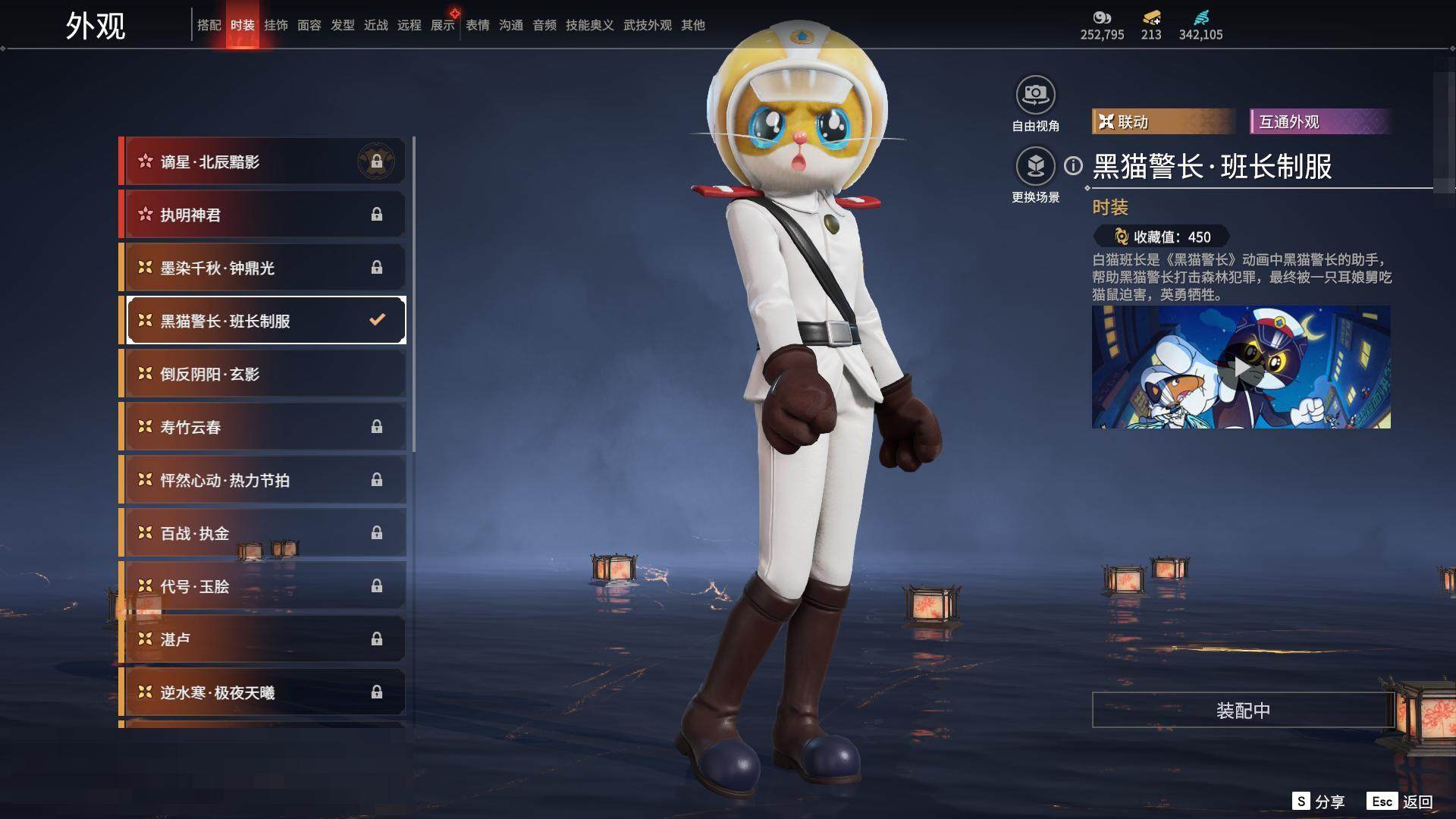The image size is (1456, 819).
Task: Share the outfit with 分享
Action: [1319, 802]
